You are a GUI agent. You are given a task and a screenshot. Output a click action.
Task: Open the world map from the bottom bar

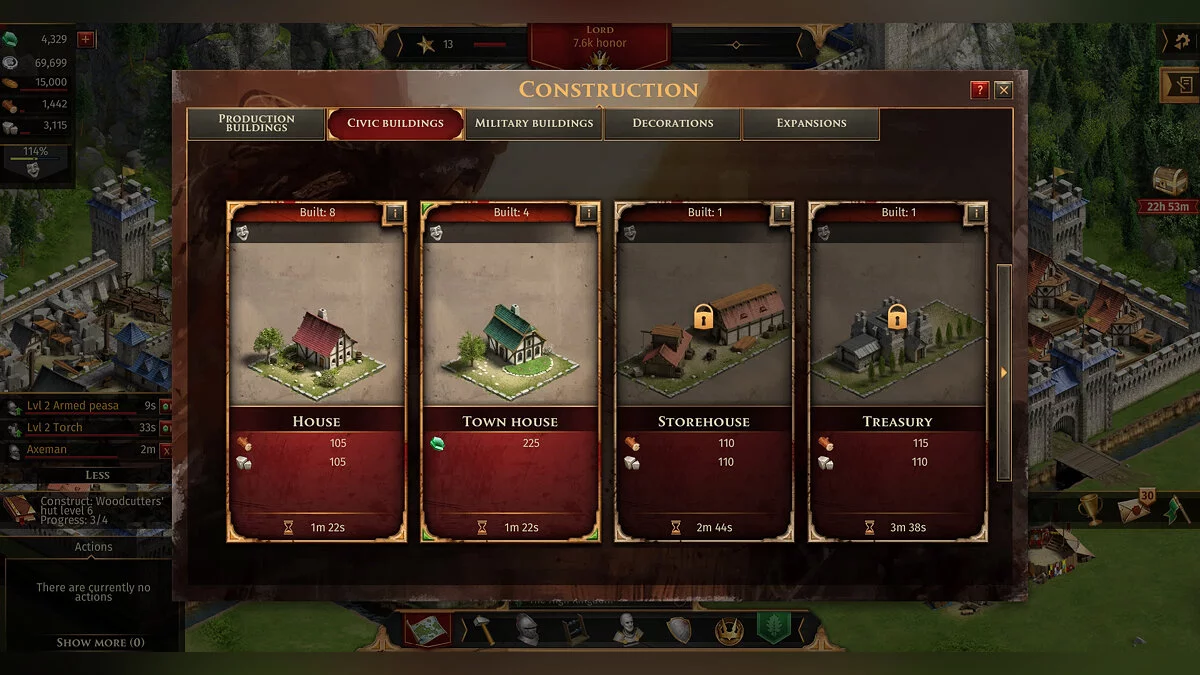(426, 629)
